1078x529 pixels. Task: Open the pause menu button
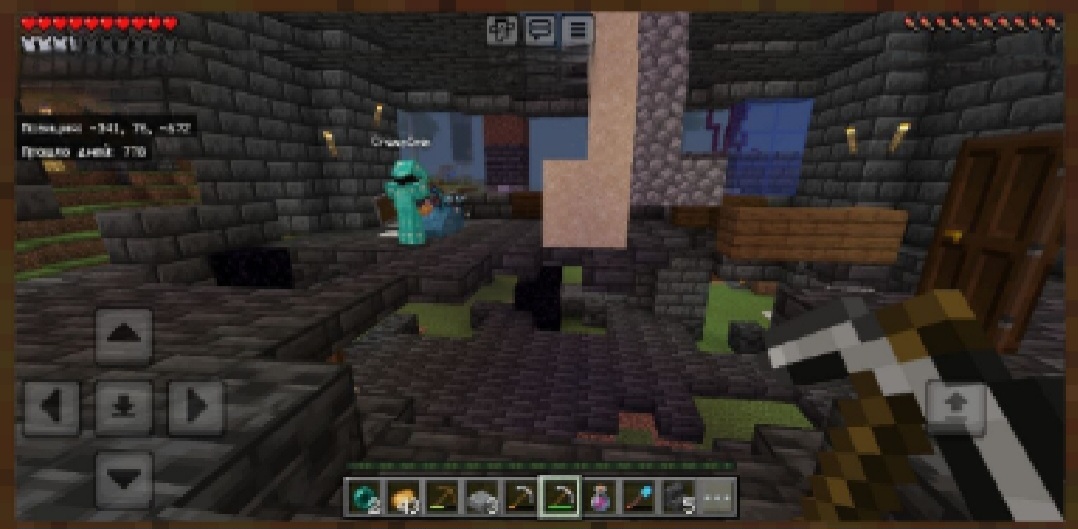(x=577, y=30)
